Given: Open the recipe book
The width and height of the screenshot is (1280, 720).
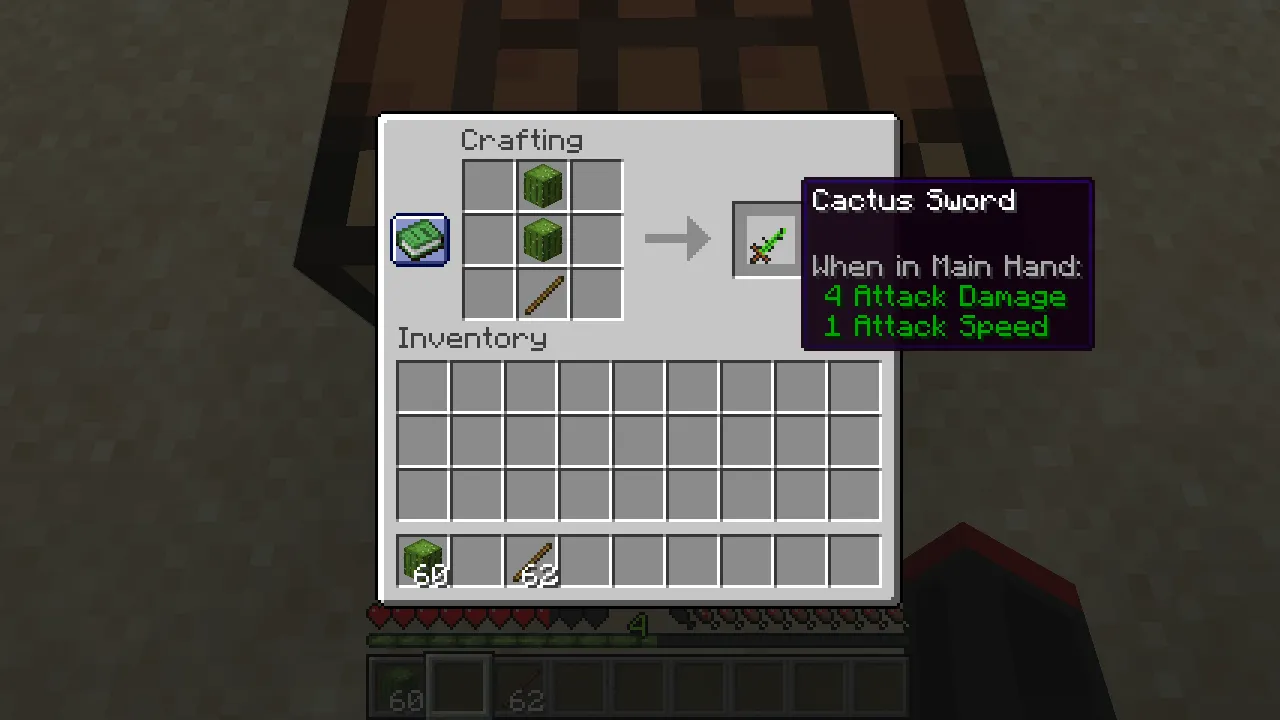Looking at the screenshot, I should pyautogui.click(x=419, y=239).
